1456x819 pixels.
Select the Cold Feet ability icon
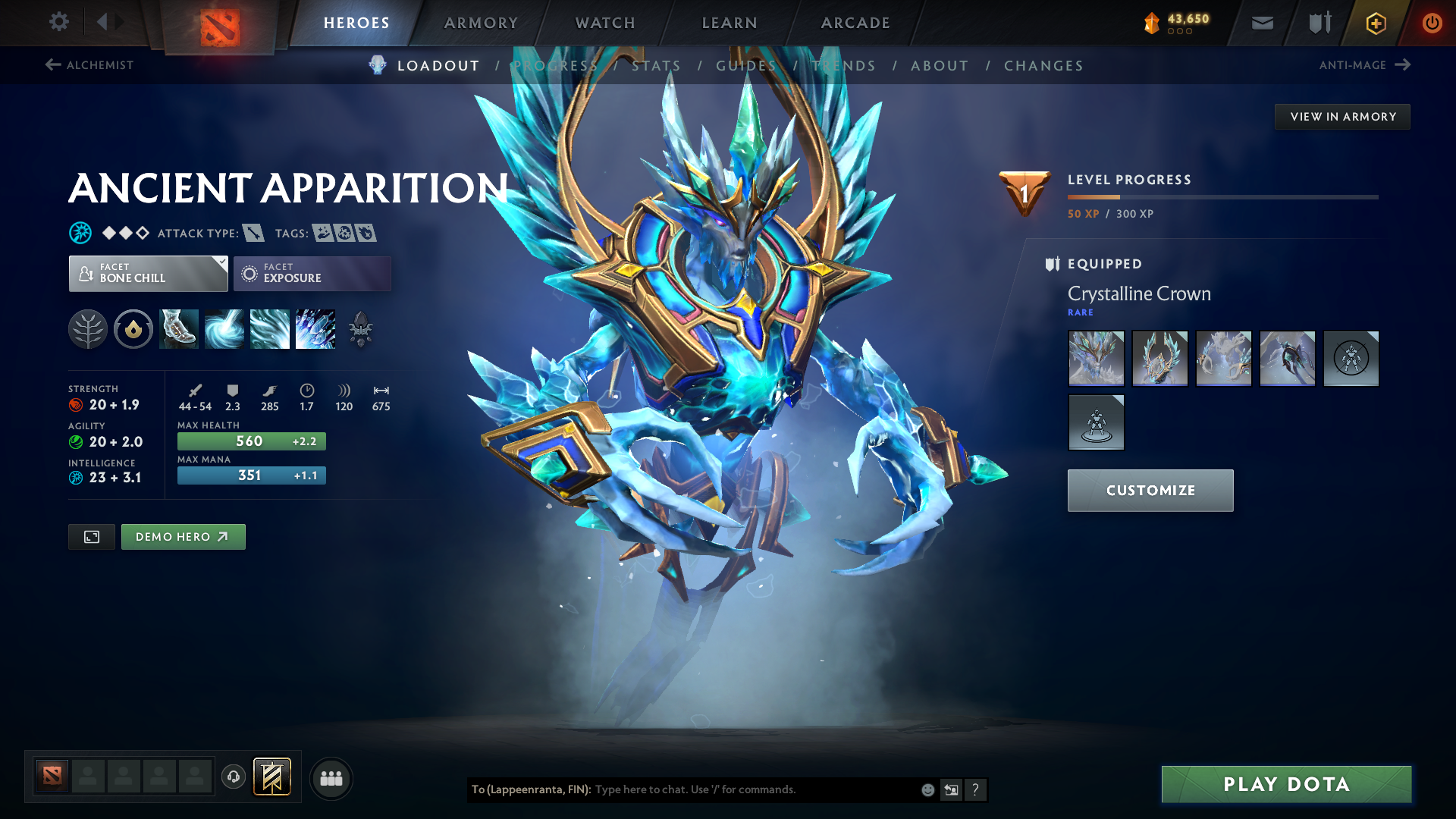tap(178, 329)
